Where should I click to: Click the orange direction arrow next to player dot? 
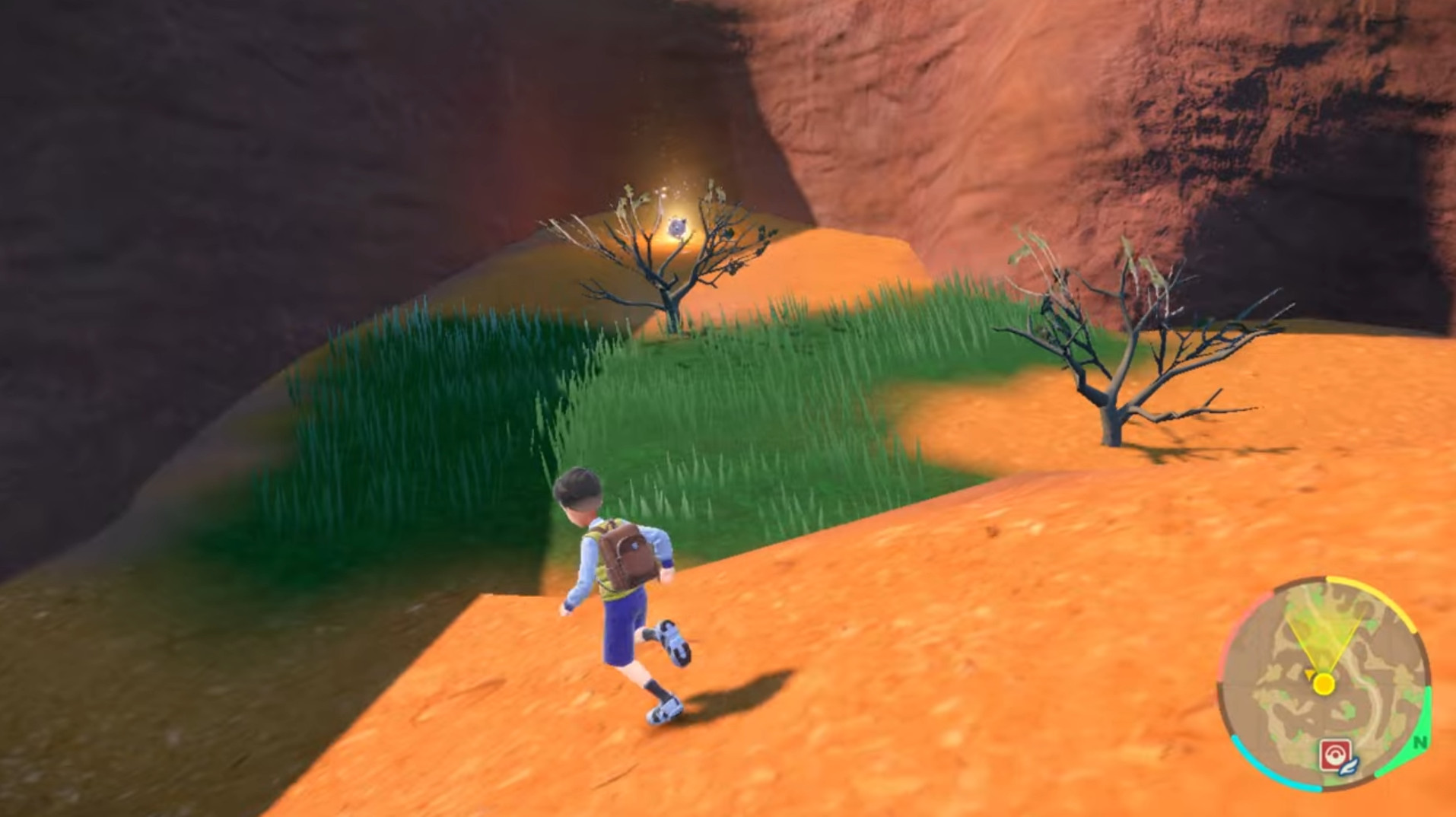click(x=1309, y=674)
